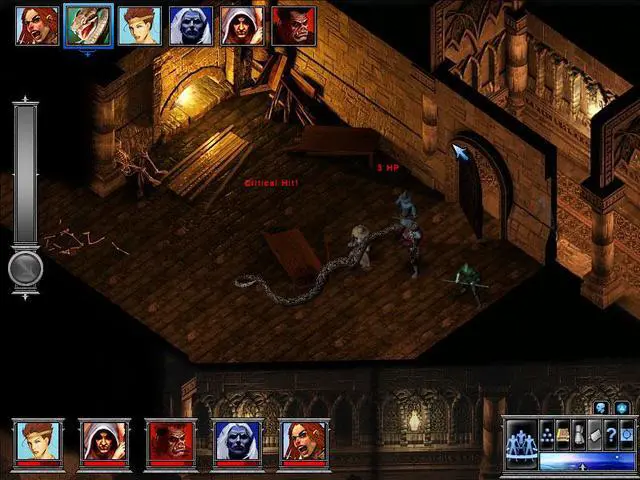The height and width of the screenshot is (480, 640).
Task: Click the round orb button below the vertical gauge
Action: (26, 269)
